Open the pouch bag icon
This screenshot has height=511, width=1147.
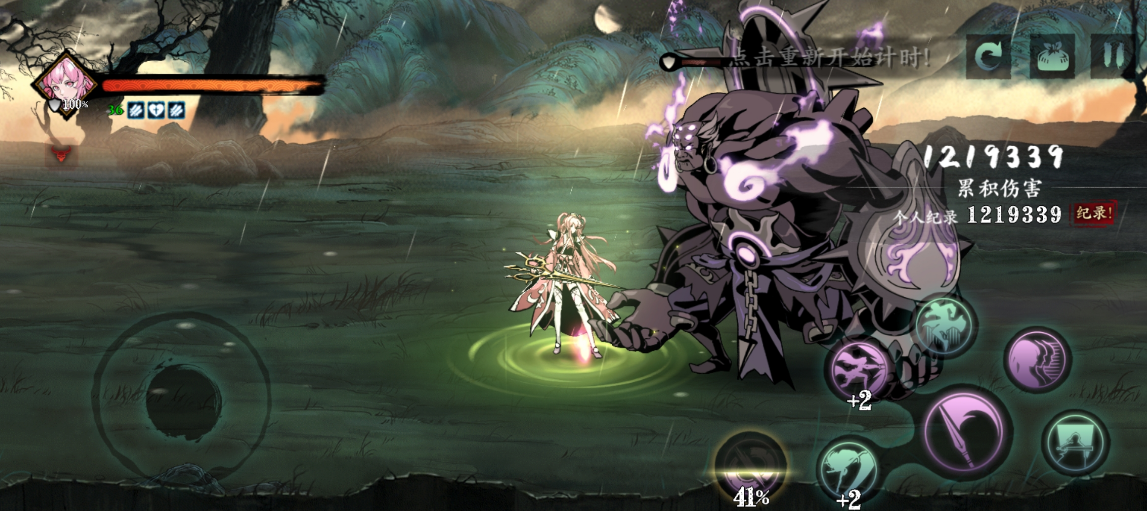tap(1052, 57)
